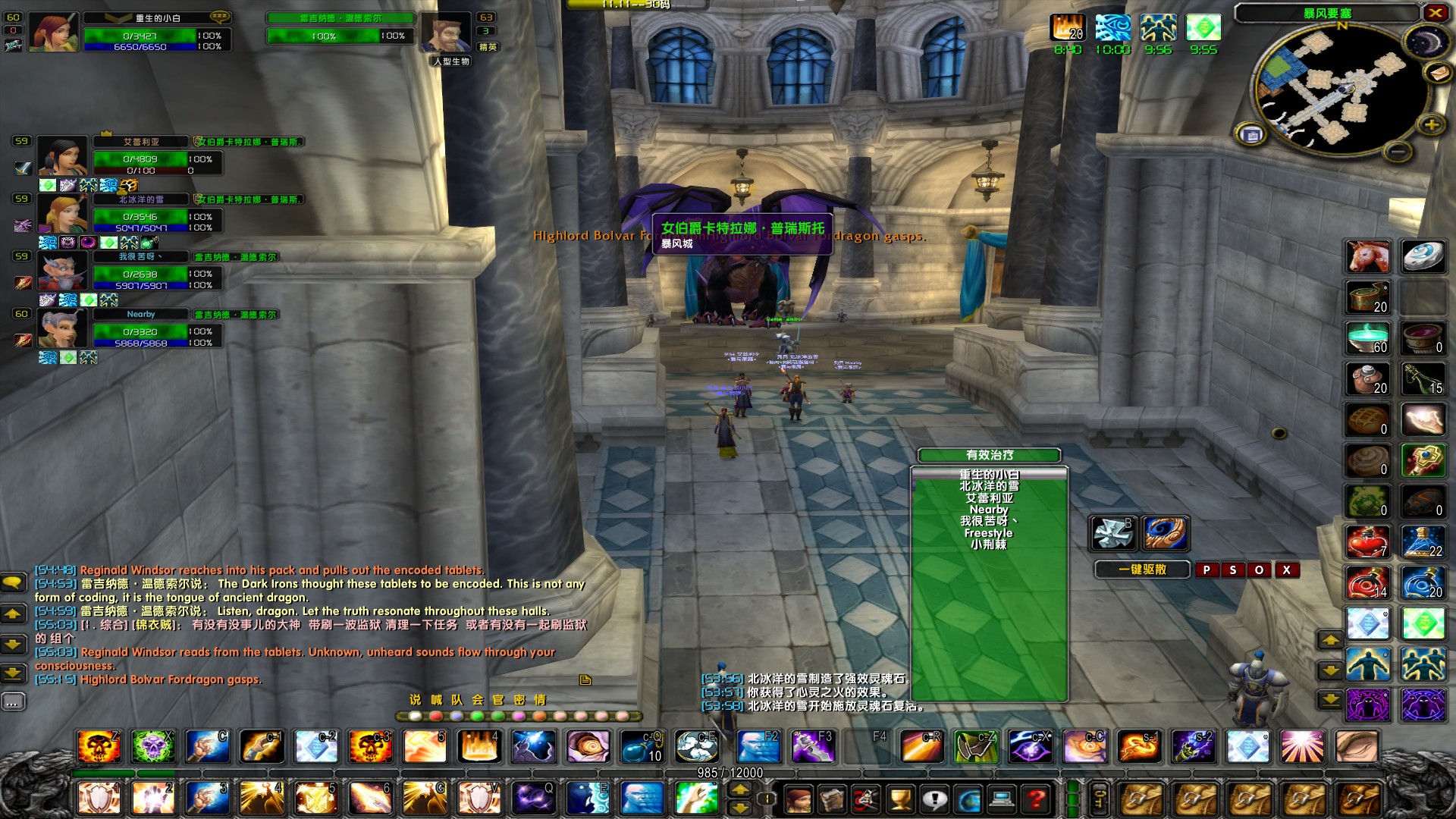
Task: Switch to the 队 party chat tab
Action: [457, 700]
